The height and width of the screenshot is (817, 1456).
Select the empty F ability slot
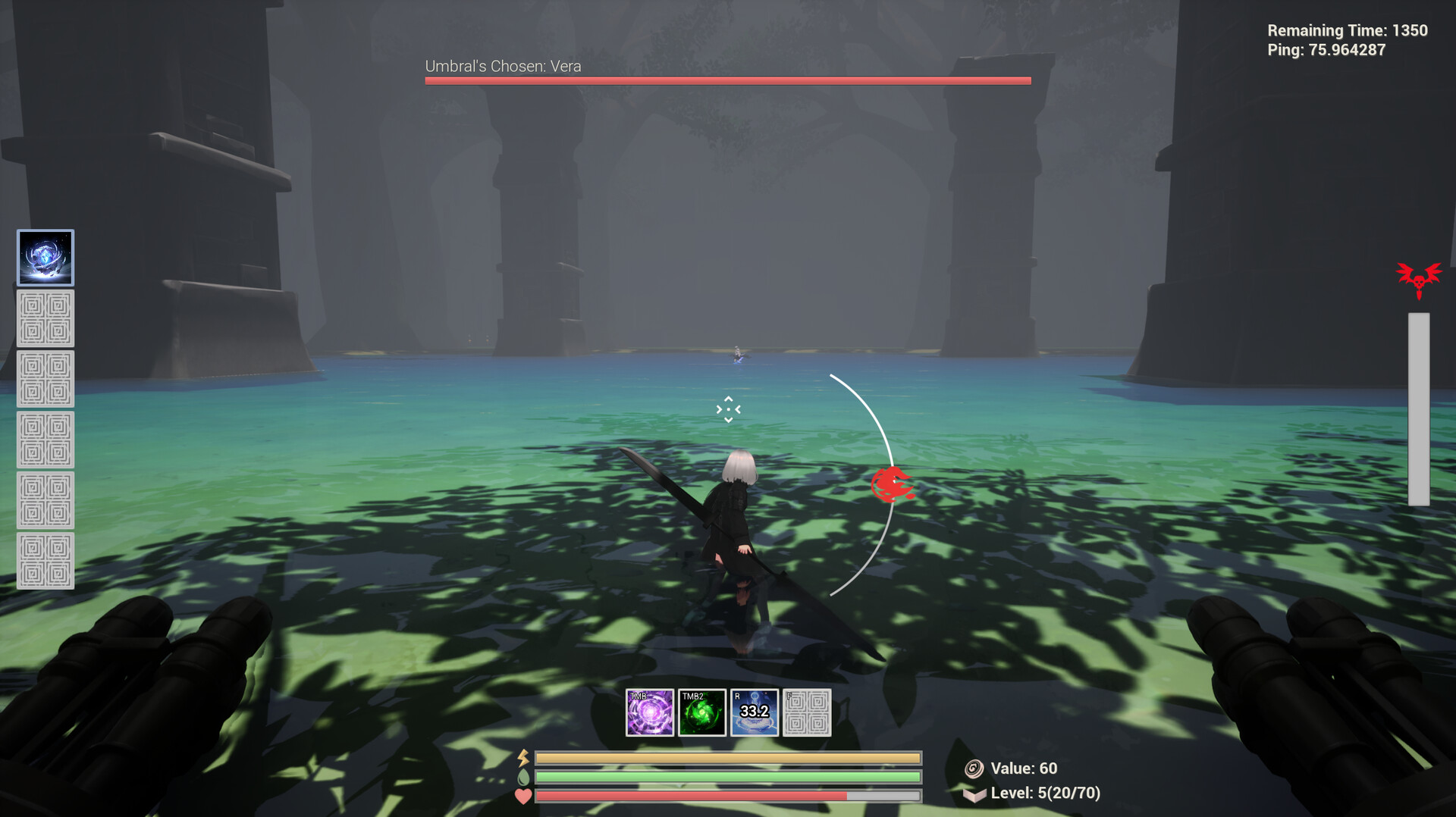click(807, 712)
